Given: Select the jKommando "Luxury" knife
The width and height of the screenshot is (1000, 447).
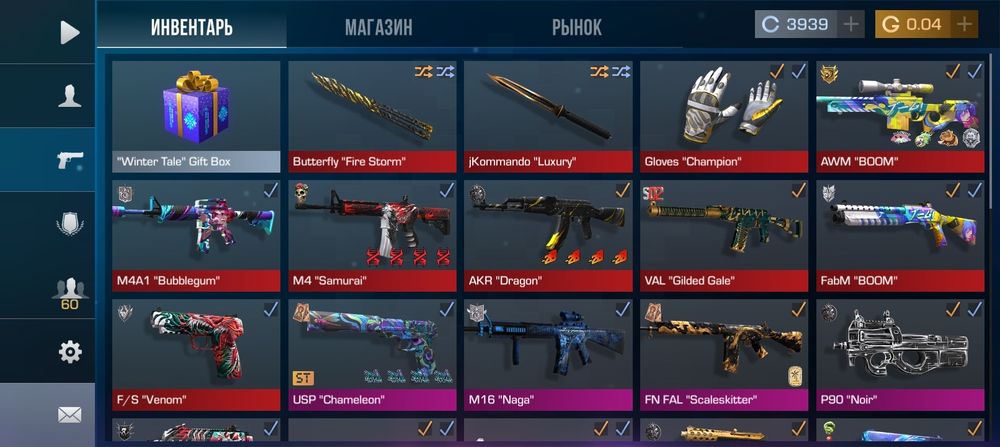Looking at the screenshot, I should click(x=548, y=116).
